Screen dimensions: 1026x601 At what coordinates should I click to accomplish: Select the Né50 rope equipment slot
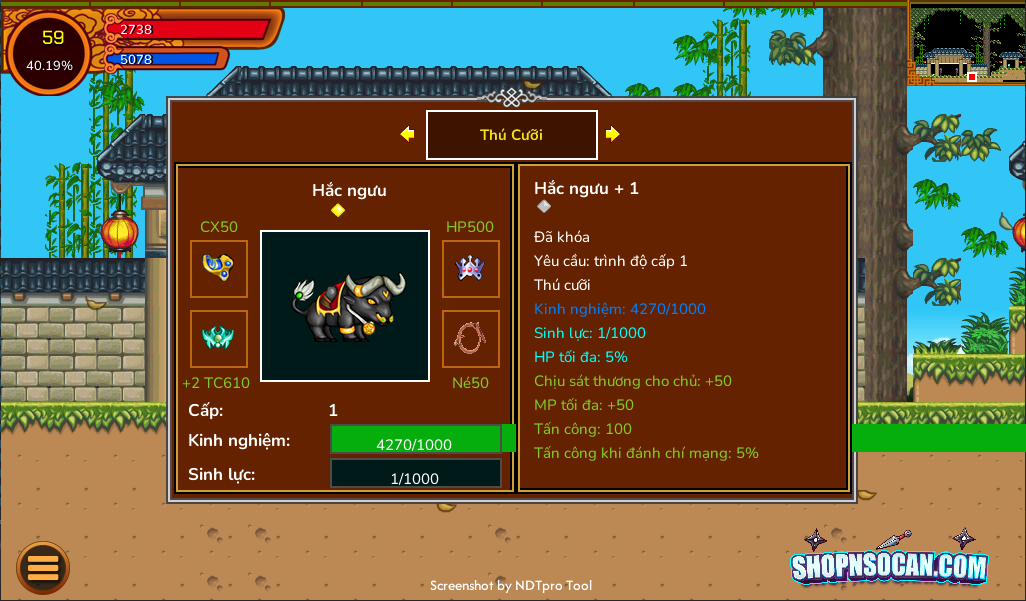pos(471,339)
